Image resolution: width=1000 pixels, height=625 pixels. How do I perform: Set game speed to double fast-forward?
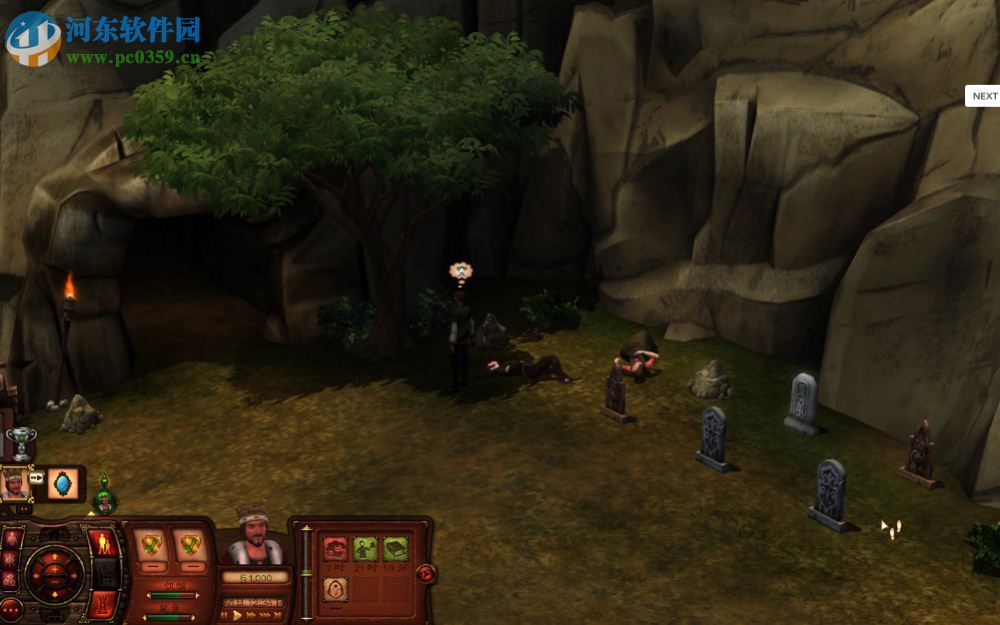click(251, 616)
